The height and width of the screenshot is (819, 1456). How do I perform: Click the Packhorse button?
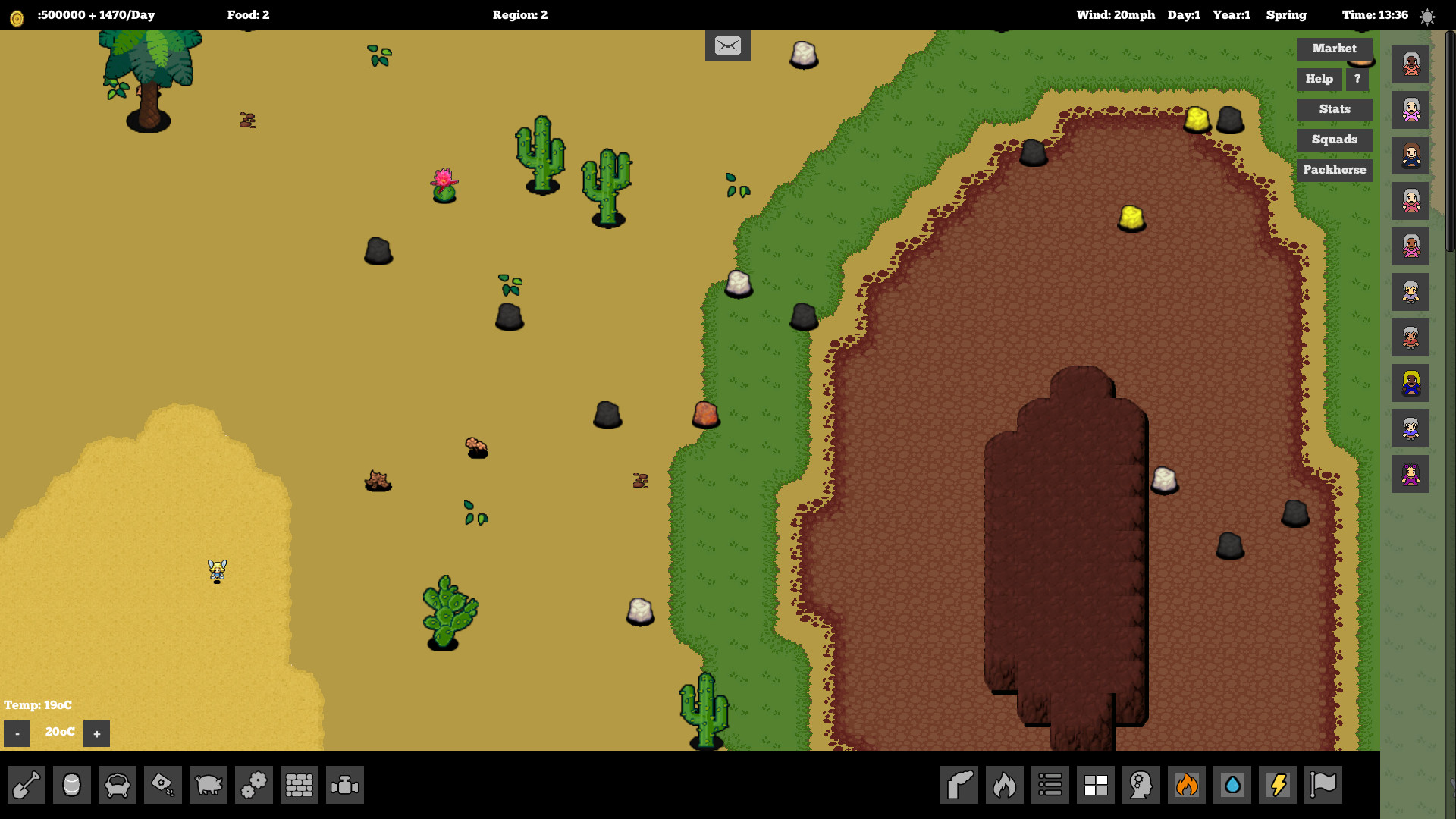(x=1334, y=169)
